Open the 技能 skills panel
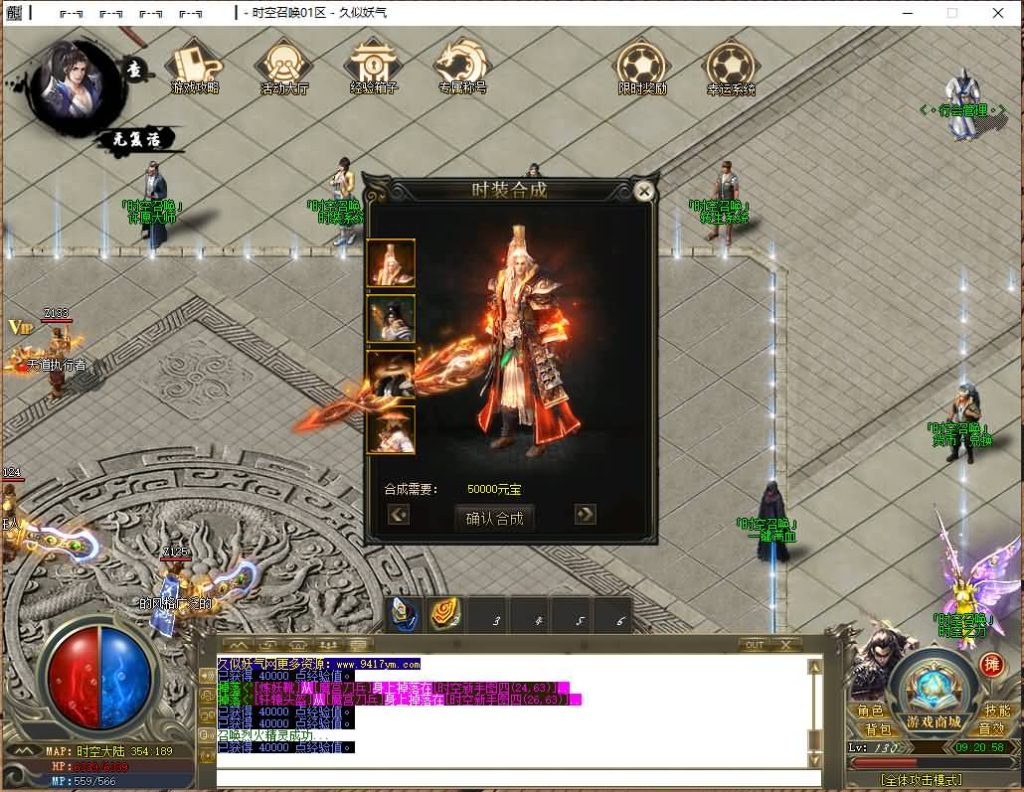The image size is (1024, 792). 997,710
